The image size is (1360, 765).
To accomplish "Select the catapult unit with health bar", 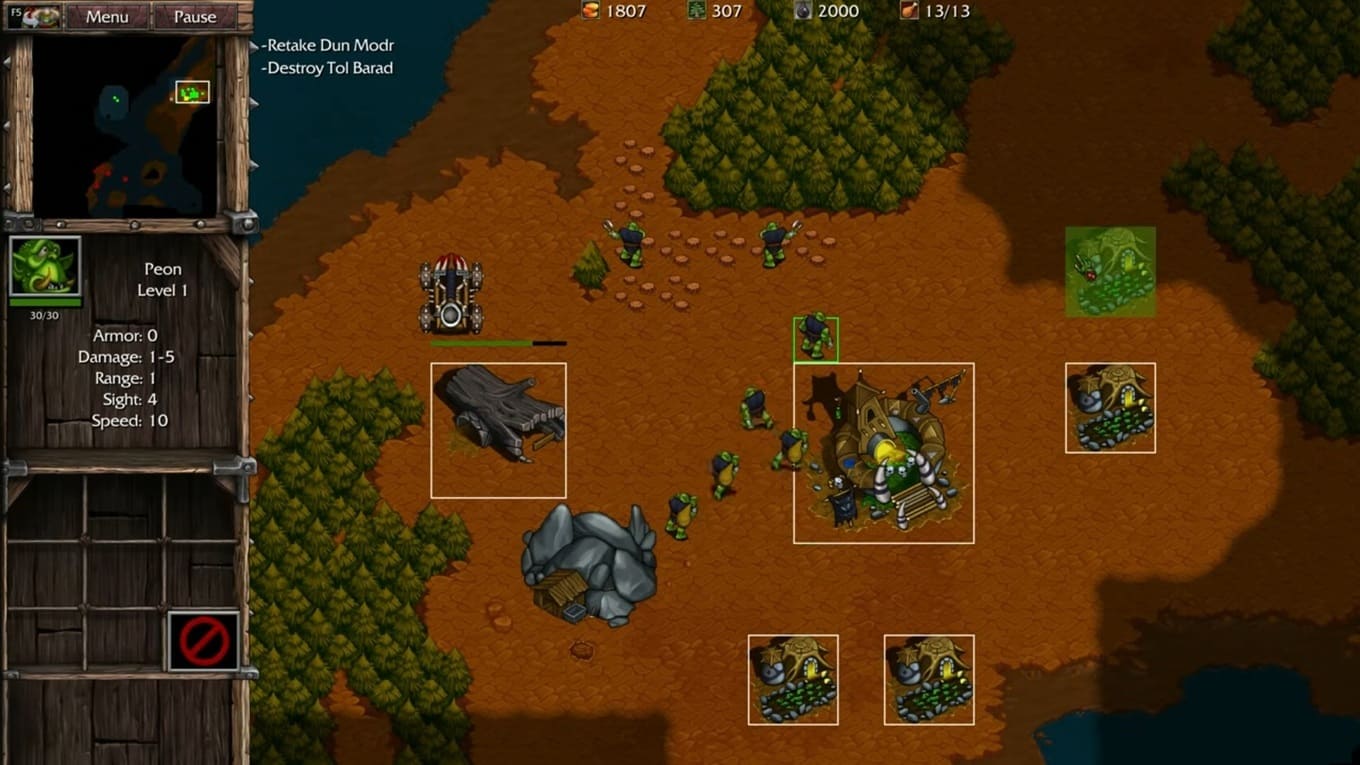I will pos(451,294).
